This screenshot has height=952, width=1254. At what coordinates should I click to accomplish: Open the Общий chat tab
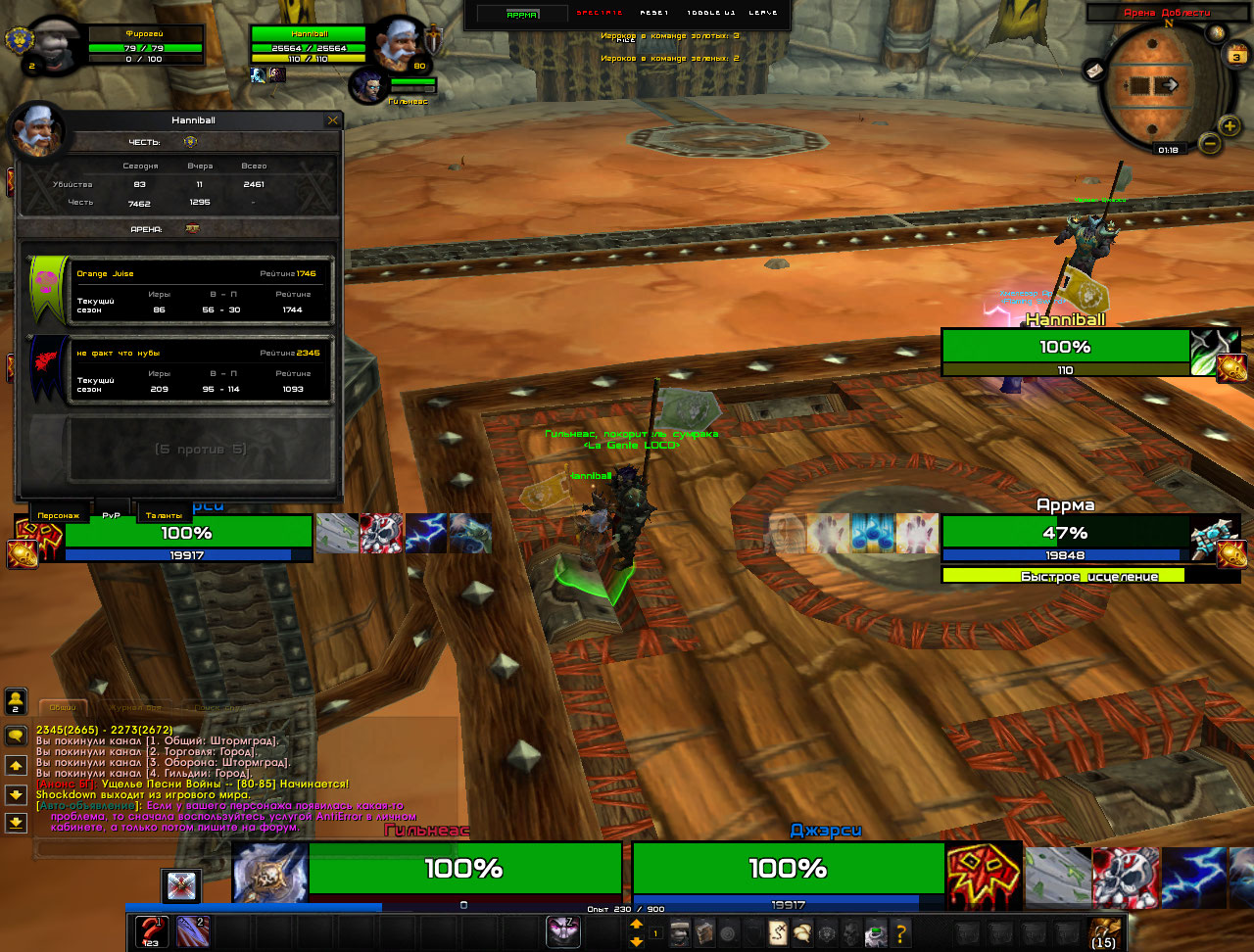click(x=63, y=707)
